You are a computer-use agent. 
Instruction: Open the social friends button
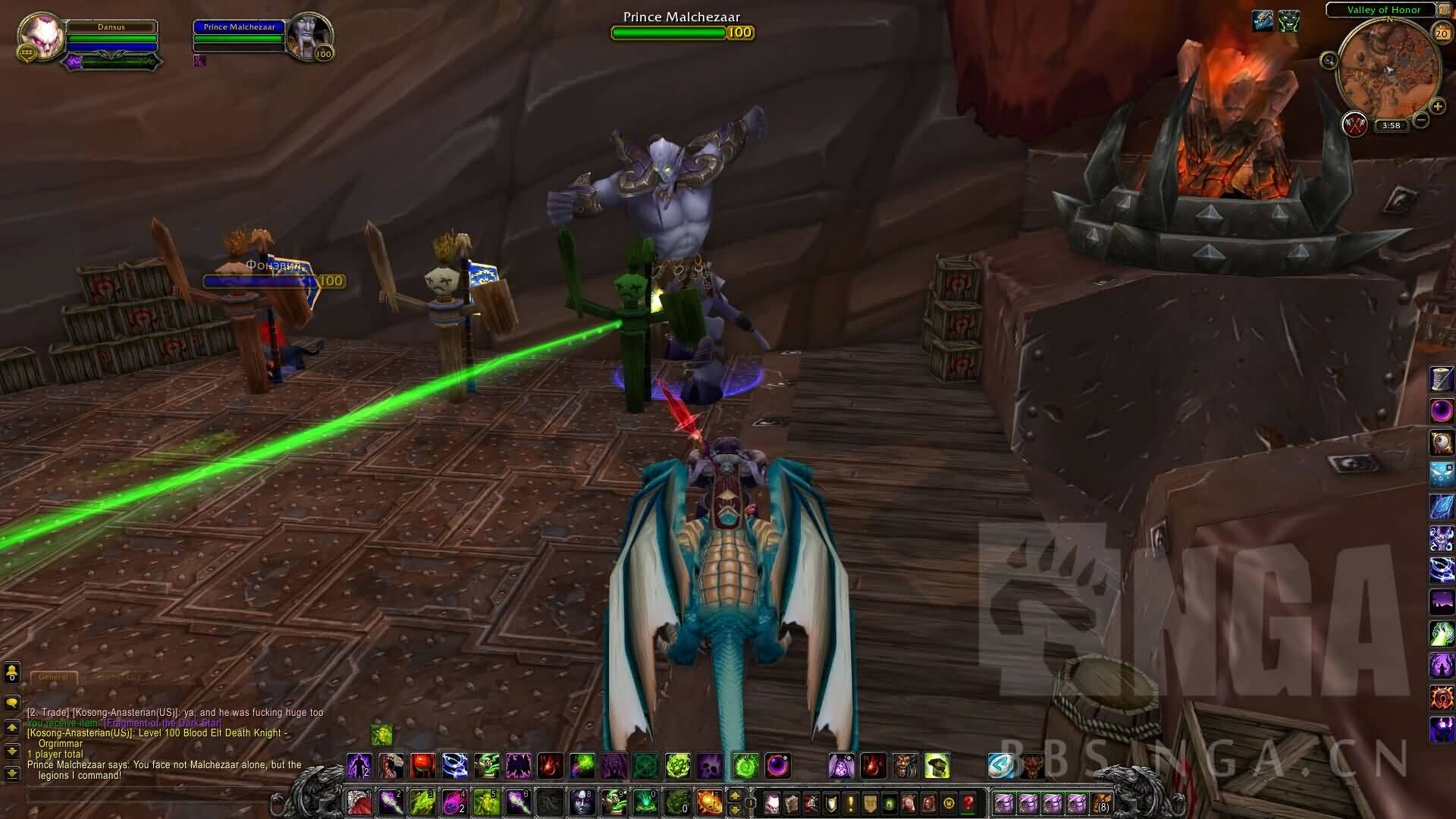[x=11, y=673]
